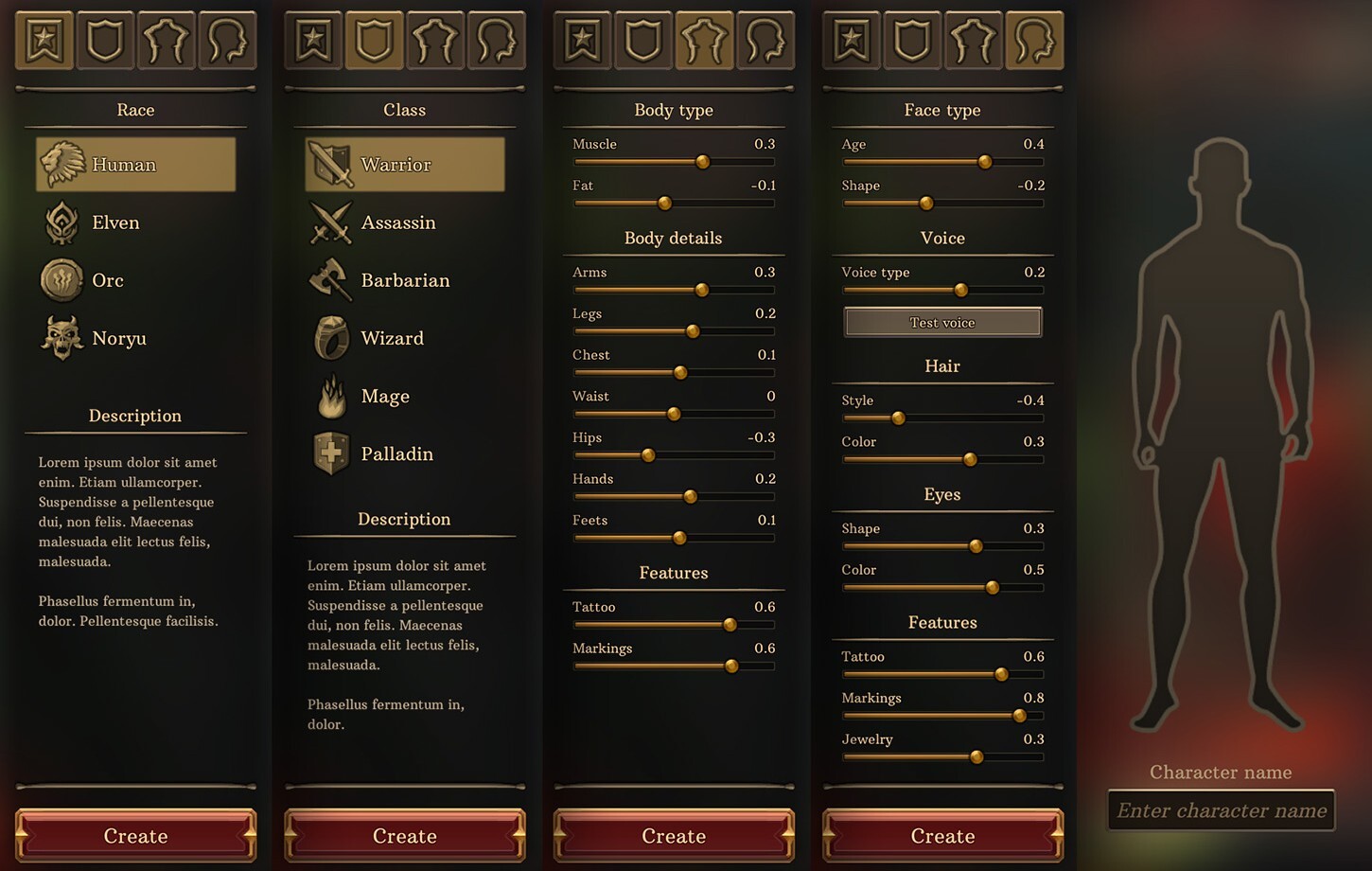
Task: Switch to the Race star tab
Action: tap(44, 40)
